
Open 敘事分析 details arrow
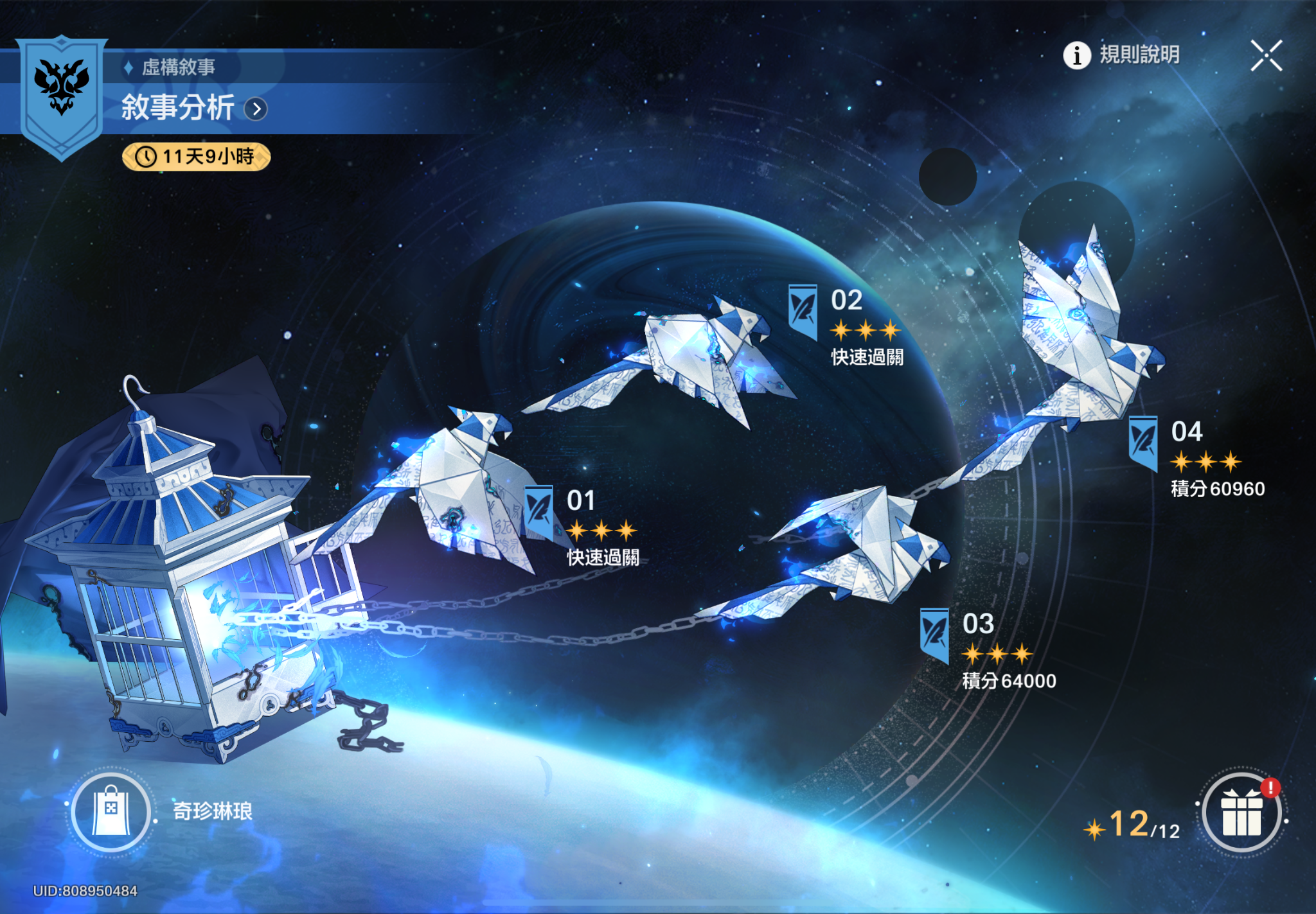256,109
